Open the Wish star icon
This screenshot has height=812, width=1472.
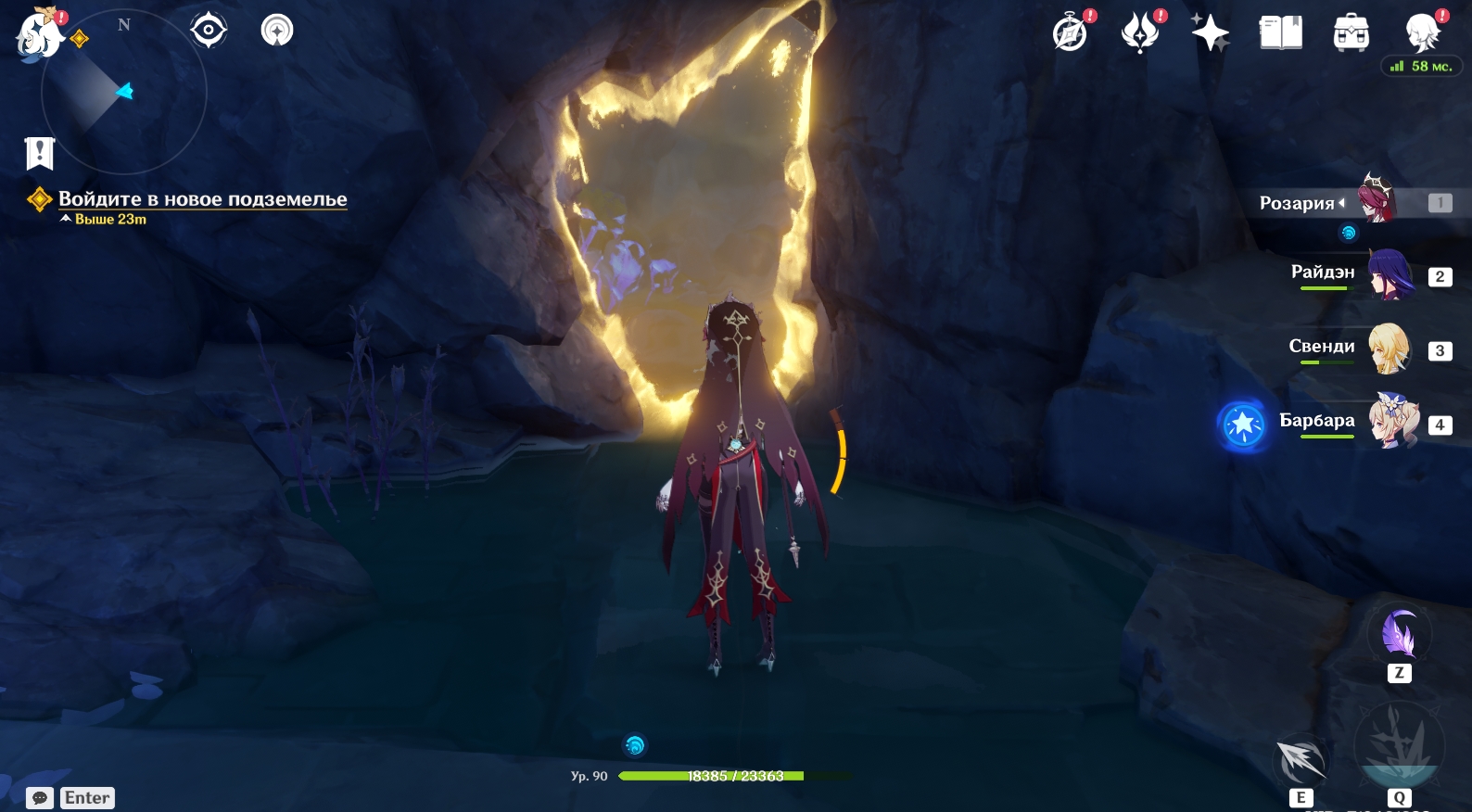click(1210, 33)
